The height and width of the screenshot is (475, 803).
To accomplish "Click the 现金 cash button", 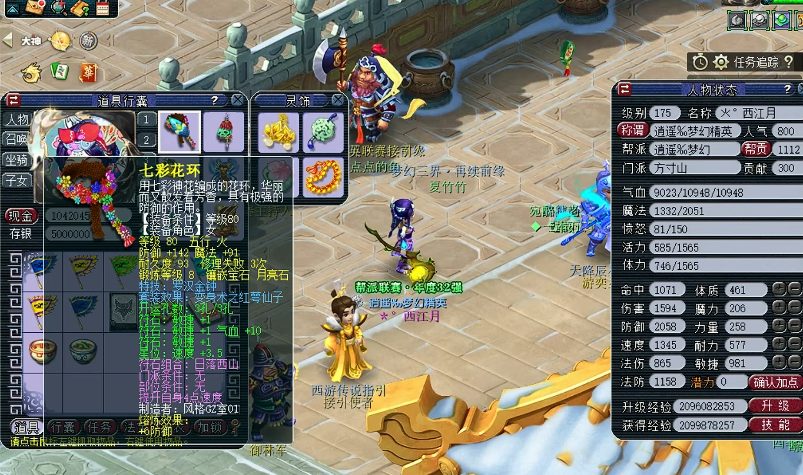I will [x=21, y=215].
